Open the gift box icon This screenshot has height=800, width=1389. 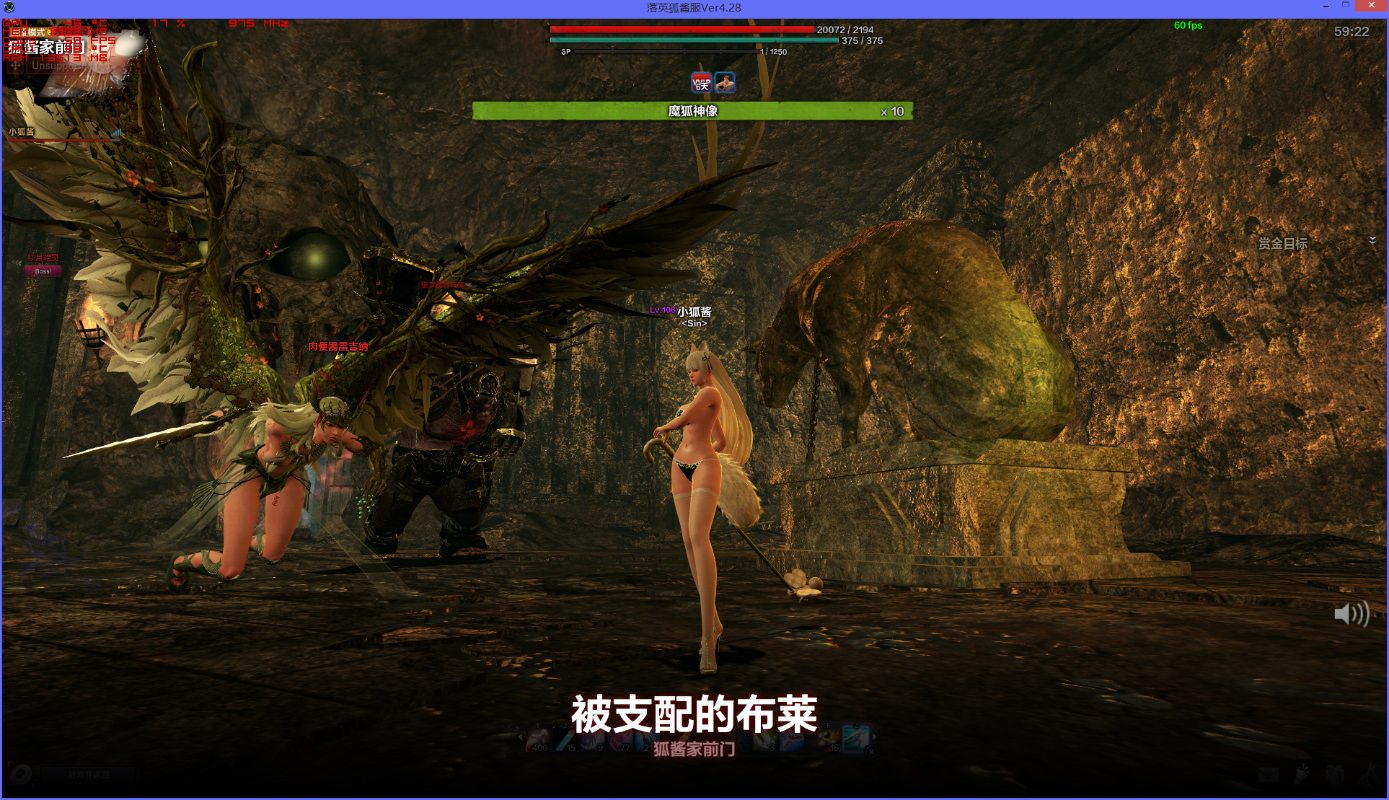pos(1334,774)
